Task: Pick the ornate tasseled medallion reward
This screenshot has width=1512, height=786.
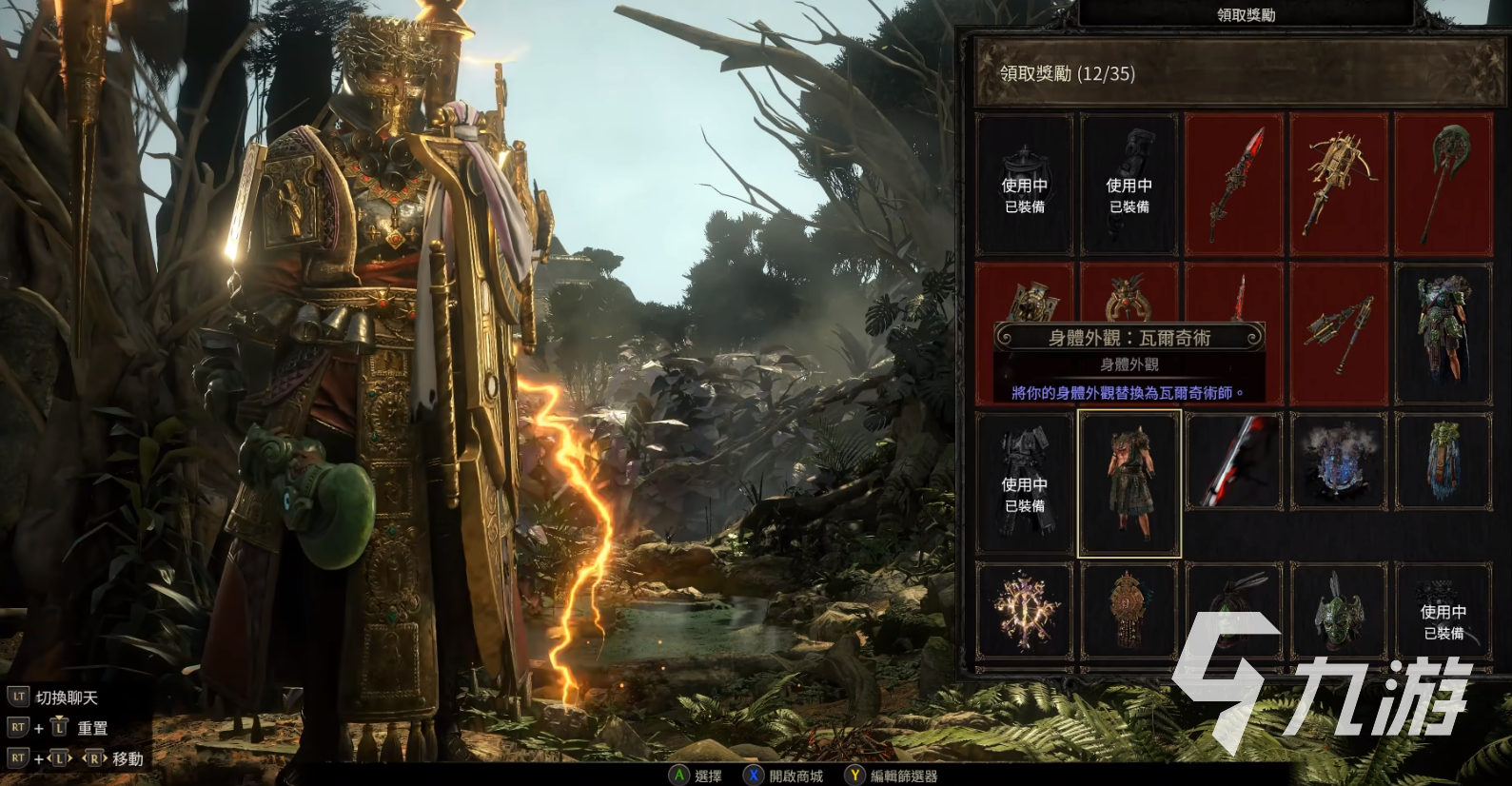Action: pyautogui.click(x=1129, y=610)
